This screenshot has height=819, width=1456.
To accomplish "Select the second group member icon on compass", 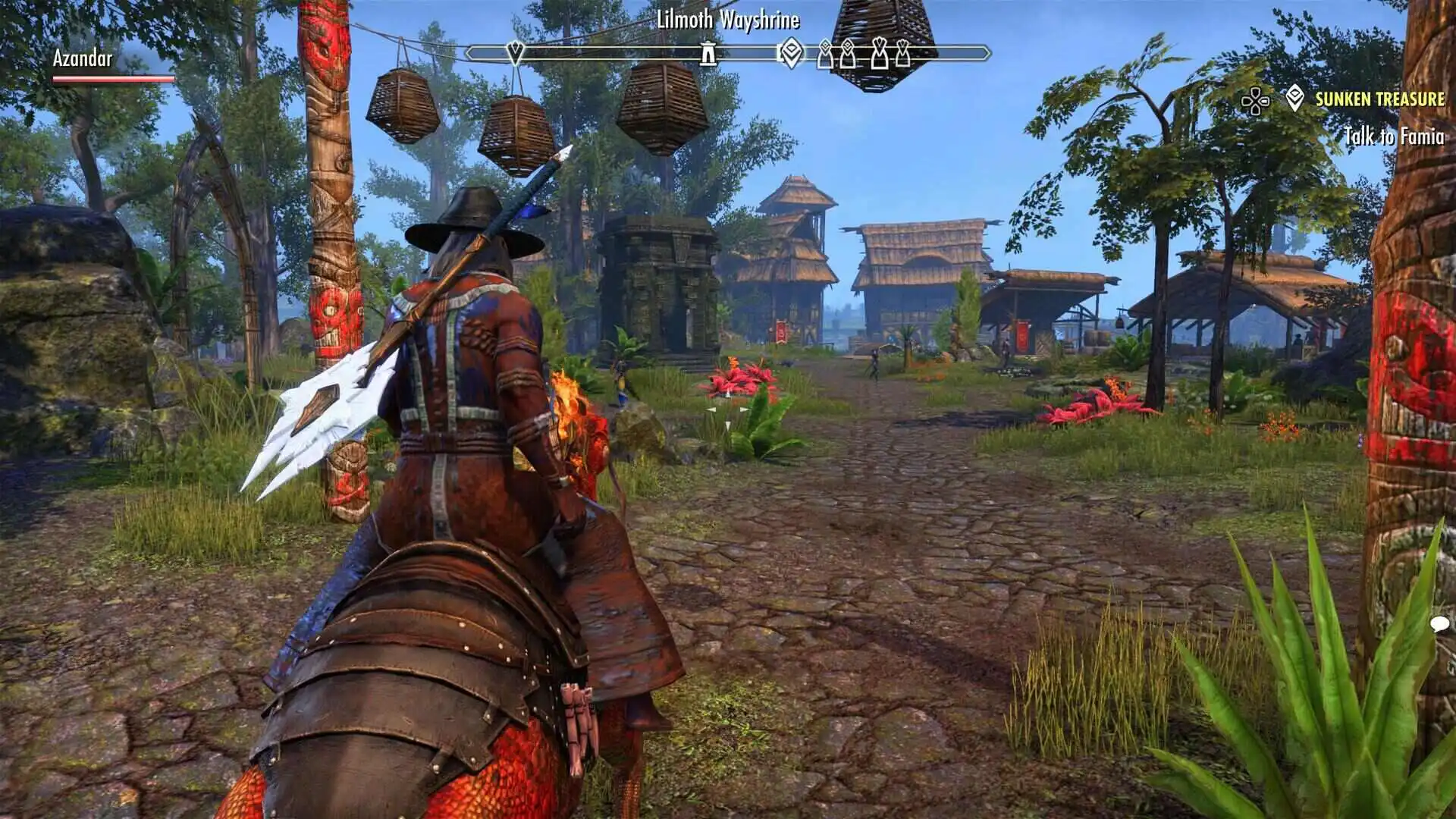I will (846, 55).
